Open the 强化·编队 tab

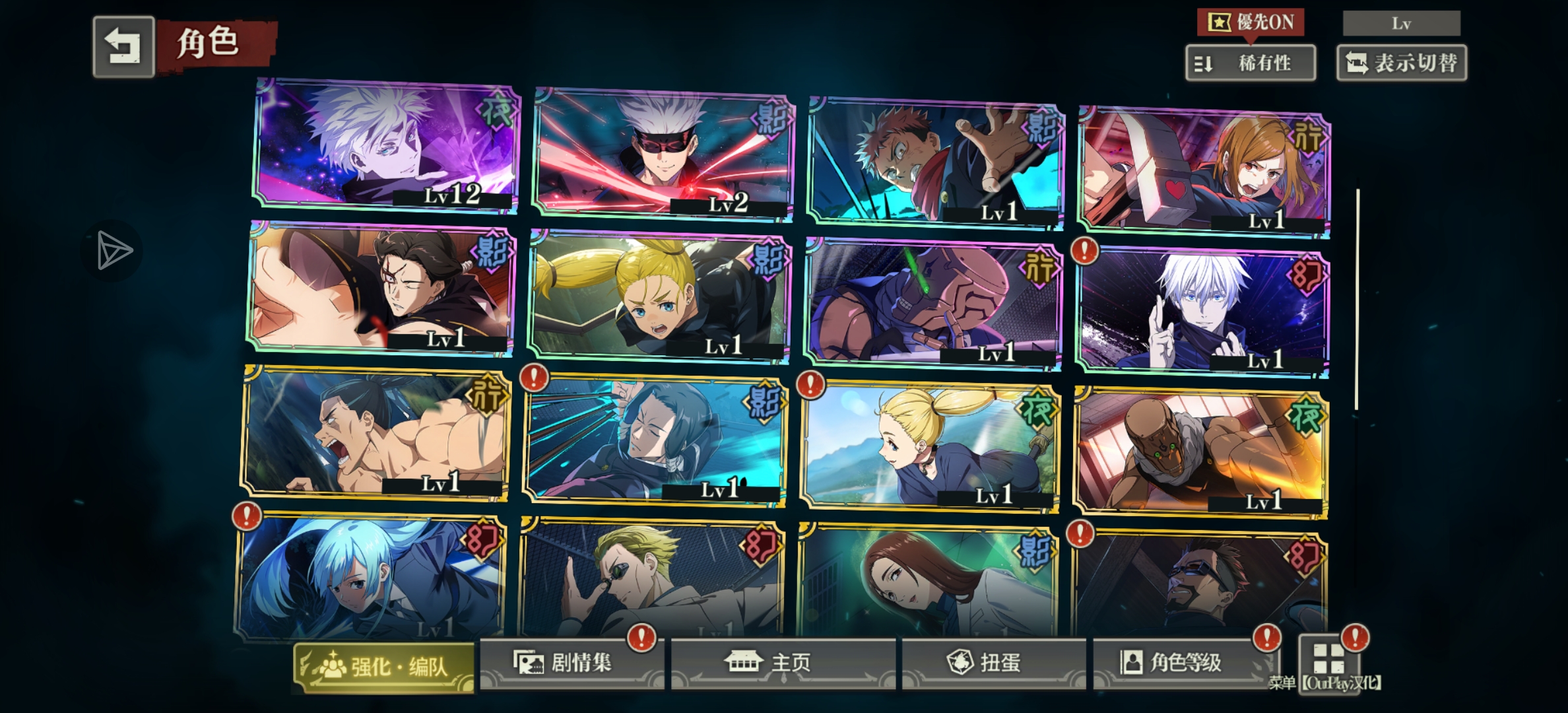coord(384,667)
